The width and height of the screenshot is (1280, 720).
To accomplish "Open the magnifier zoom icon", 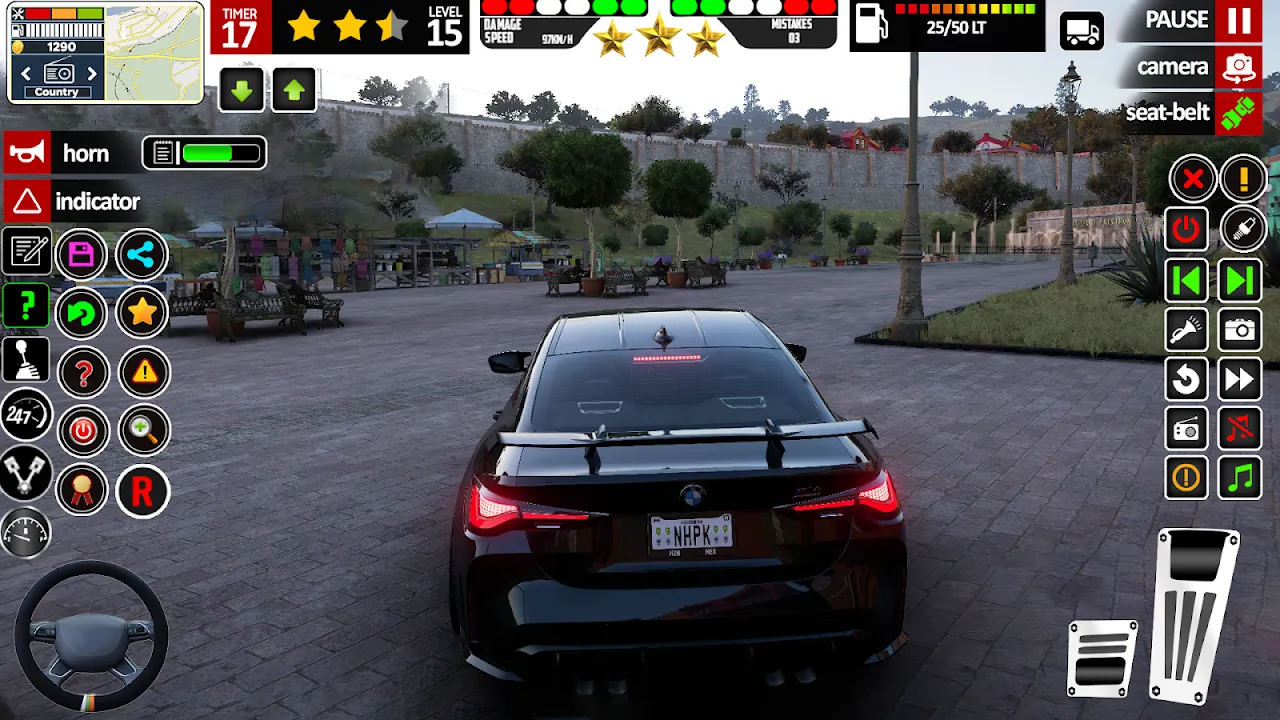I will coord(144,431).
